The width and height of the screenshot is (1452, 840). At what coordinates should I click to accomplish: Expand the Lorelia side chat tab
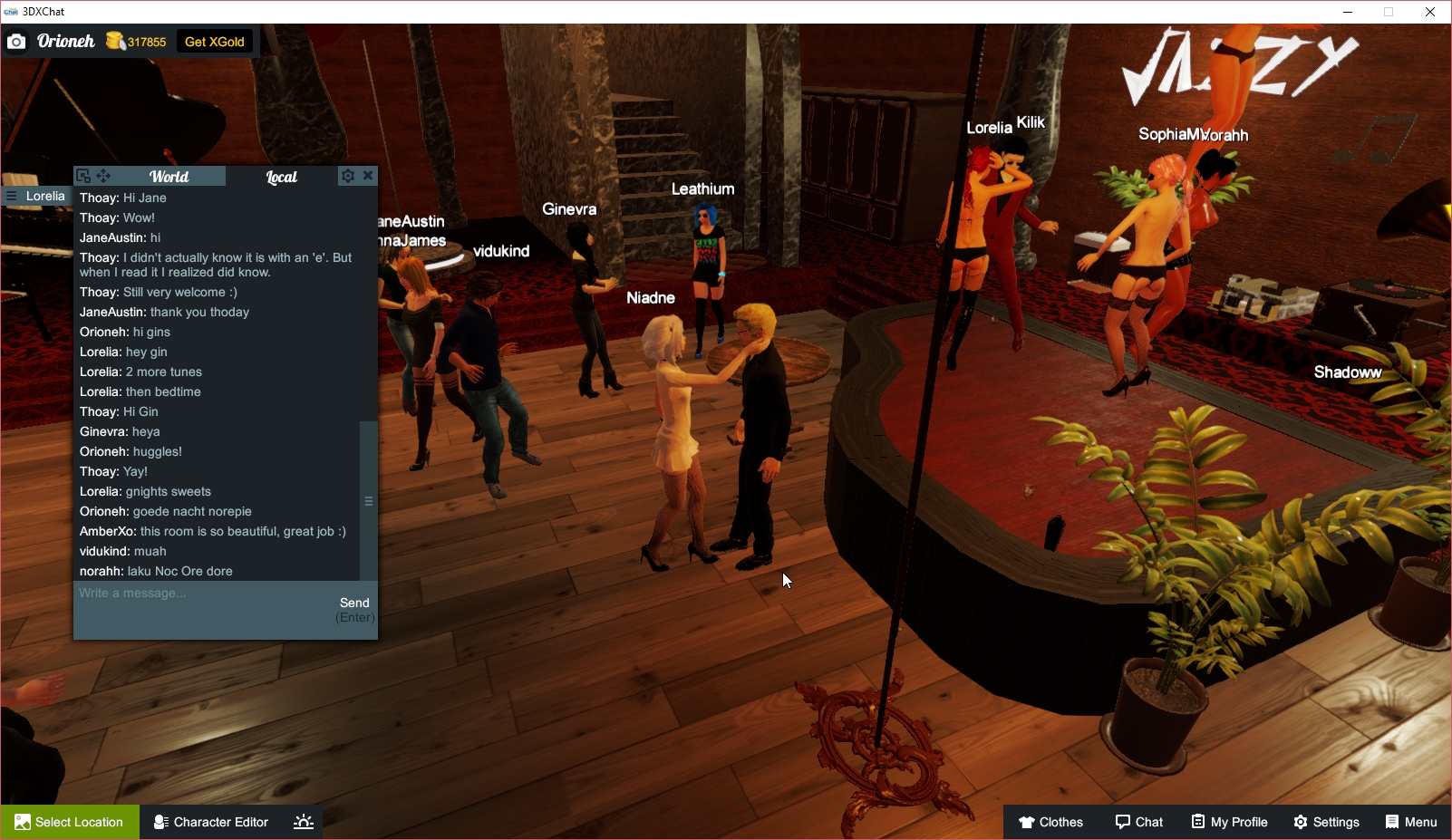(44, 196)
